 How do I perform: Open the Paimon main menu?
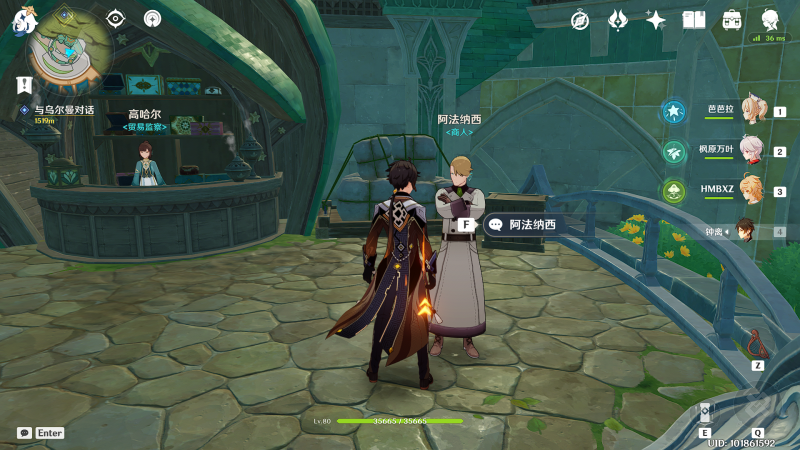(x=23, y=20)
